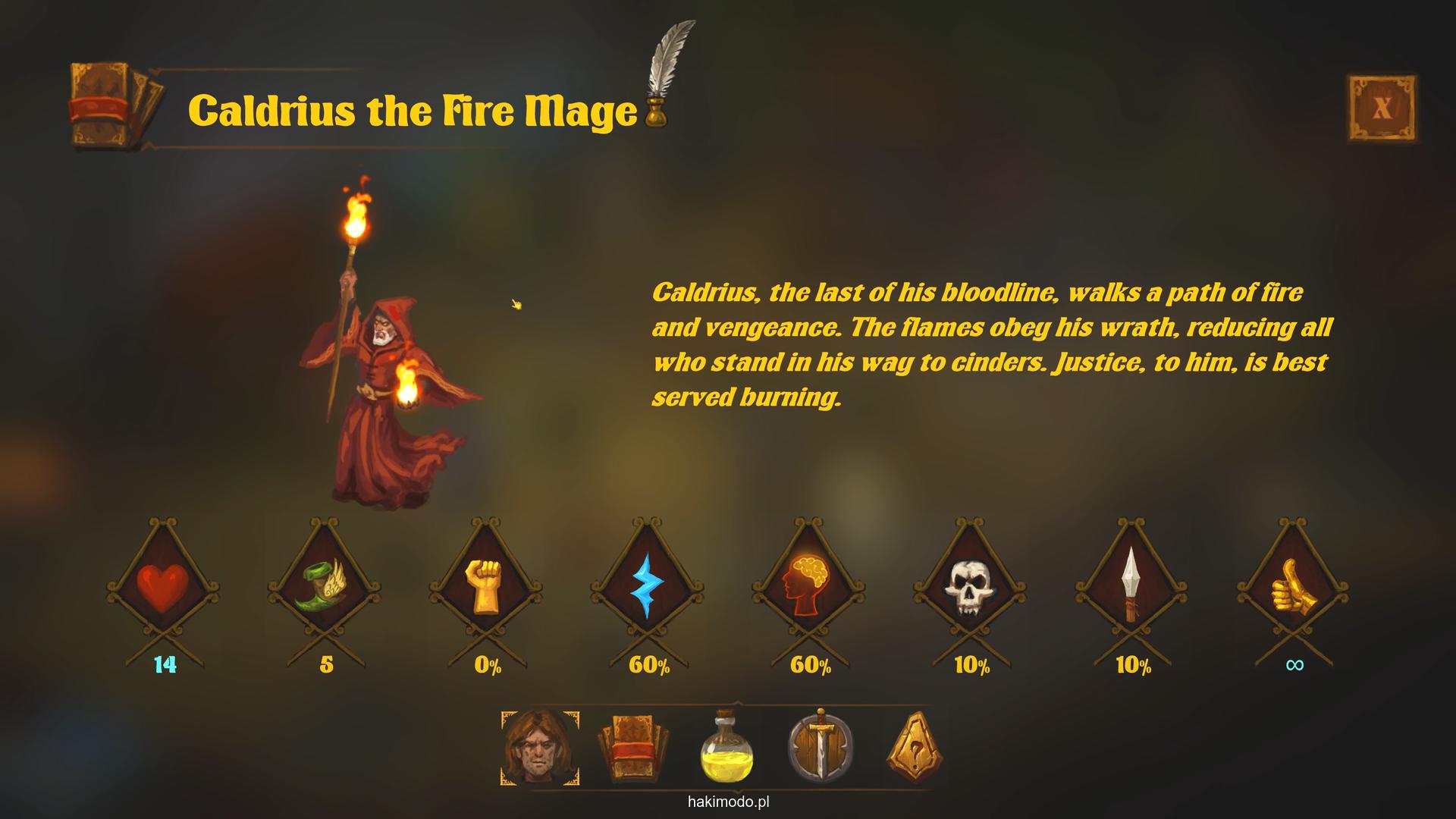
Task: Open the sword and shield tab
Action: 821,746
